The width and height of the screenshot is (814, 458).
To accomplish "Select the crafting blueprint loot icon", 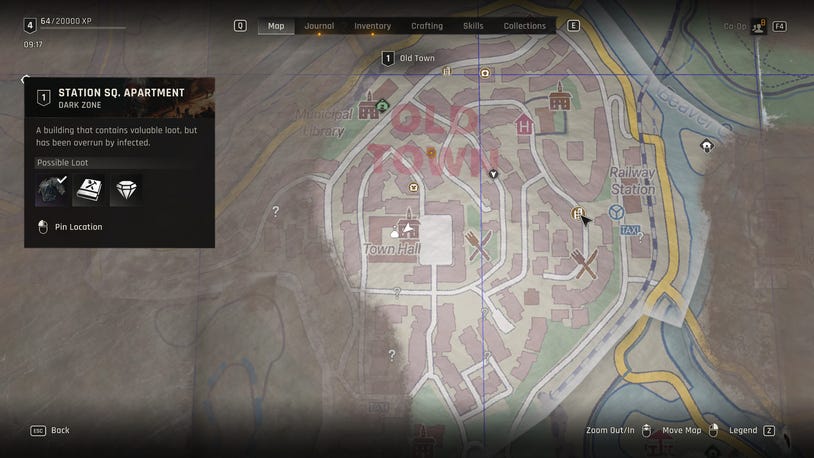I will (x=89, y=190).
